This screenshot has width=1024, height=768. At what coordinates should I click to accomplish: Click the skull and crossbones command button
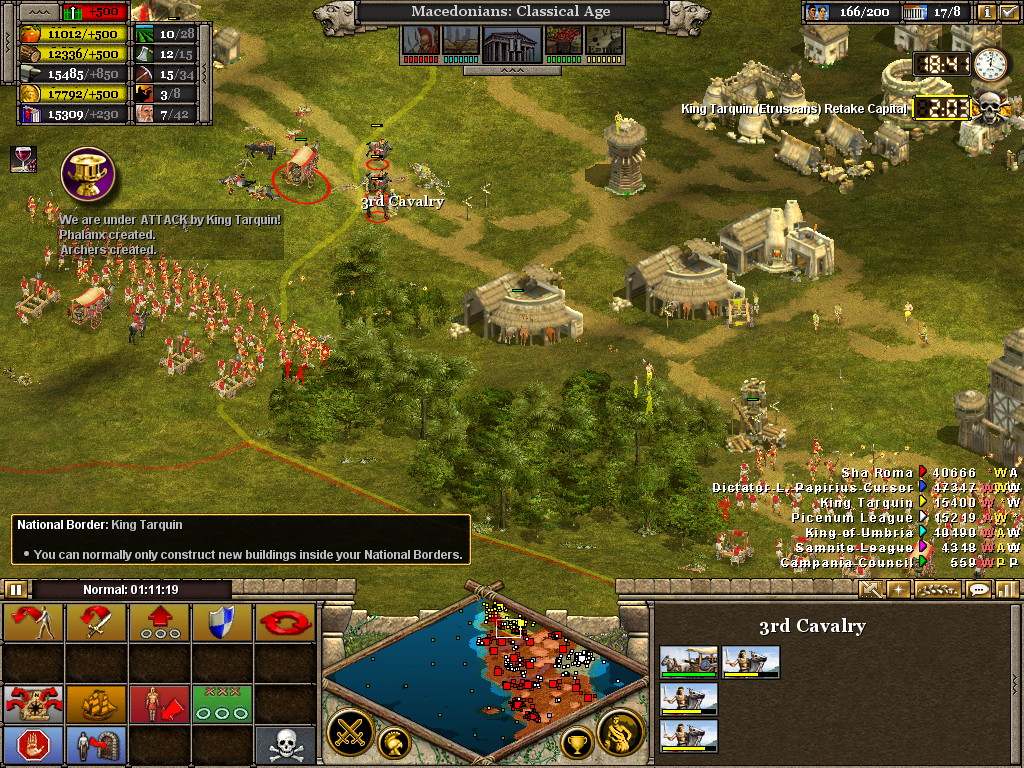tap(284, 746)
